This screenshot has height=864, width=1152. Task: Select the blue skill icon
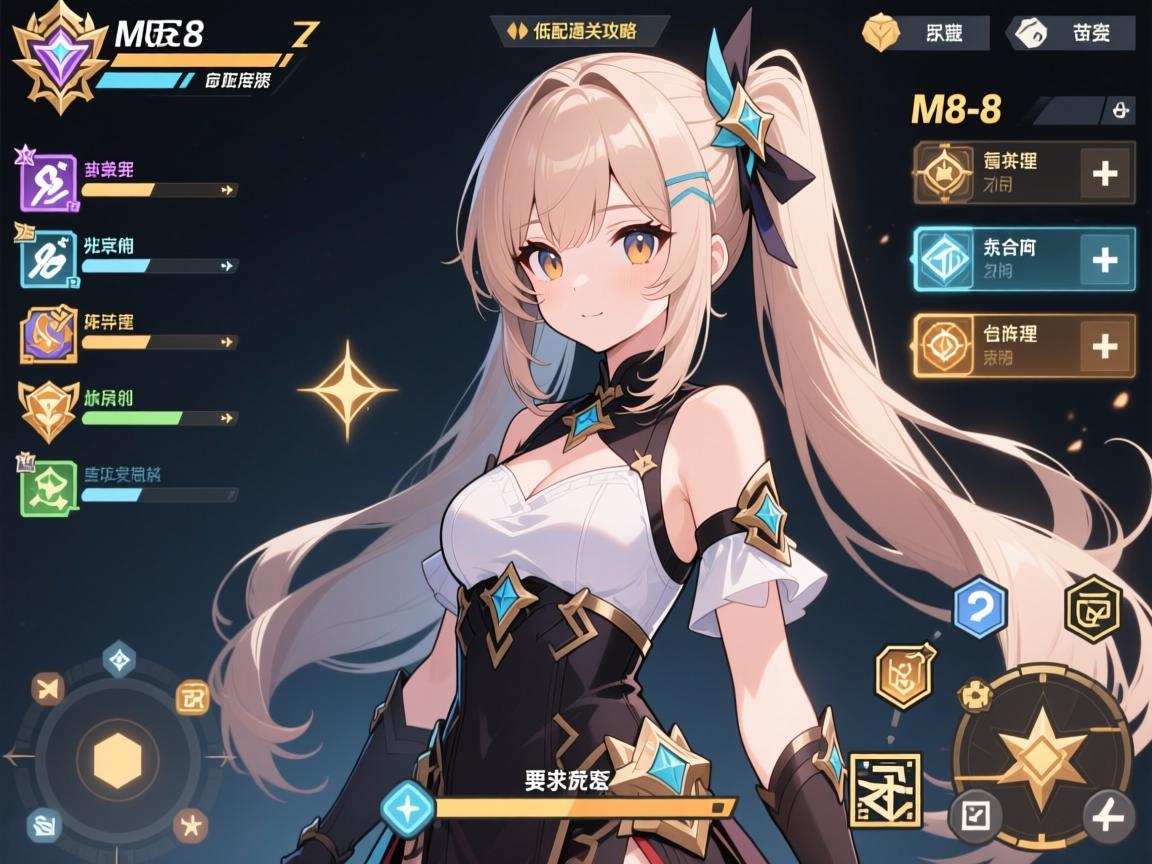(x=47, y=259)
